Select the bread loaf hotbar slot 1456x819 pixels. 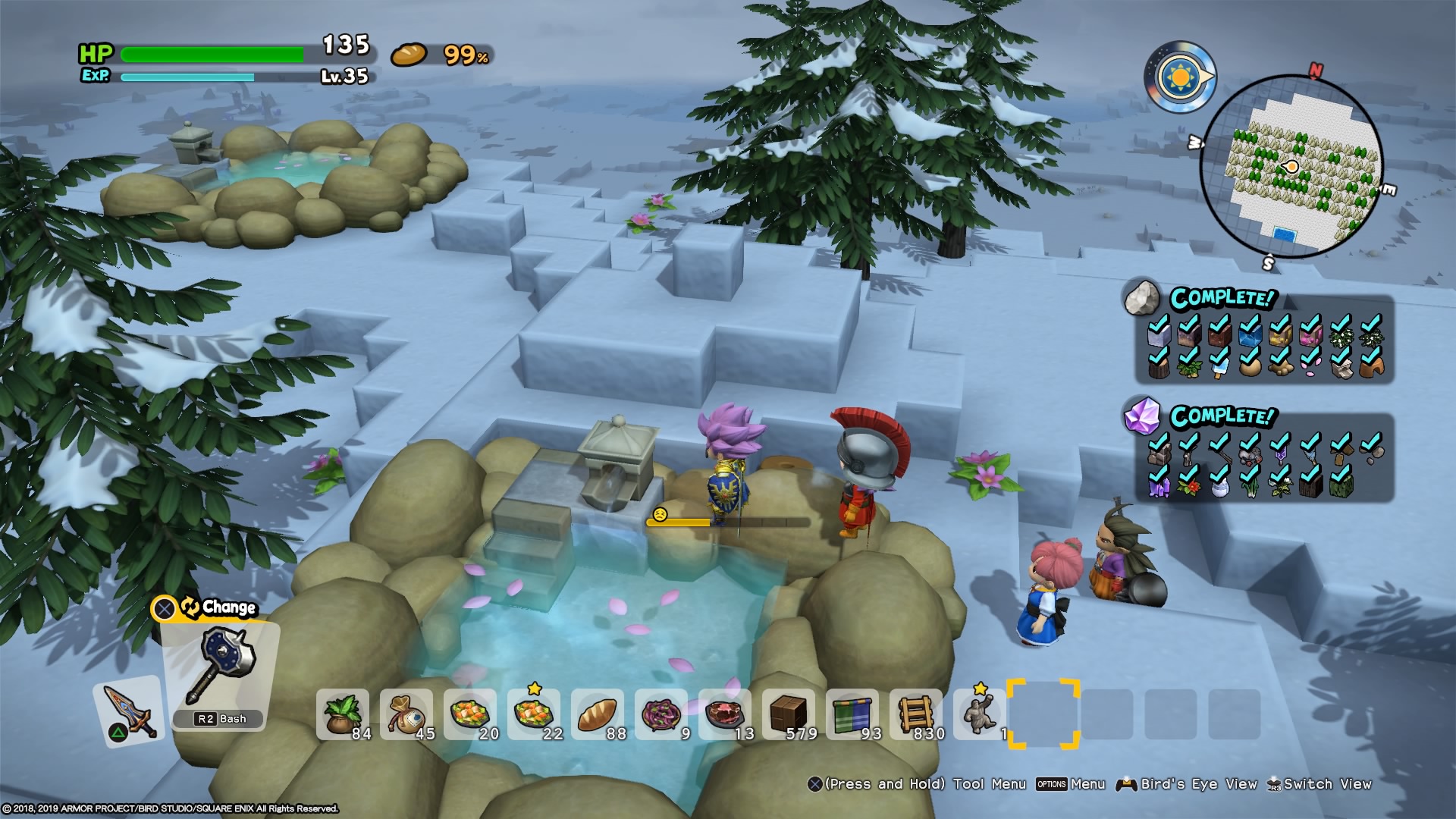pyautogui.click(x=598, y=715)
